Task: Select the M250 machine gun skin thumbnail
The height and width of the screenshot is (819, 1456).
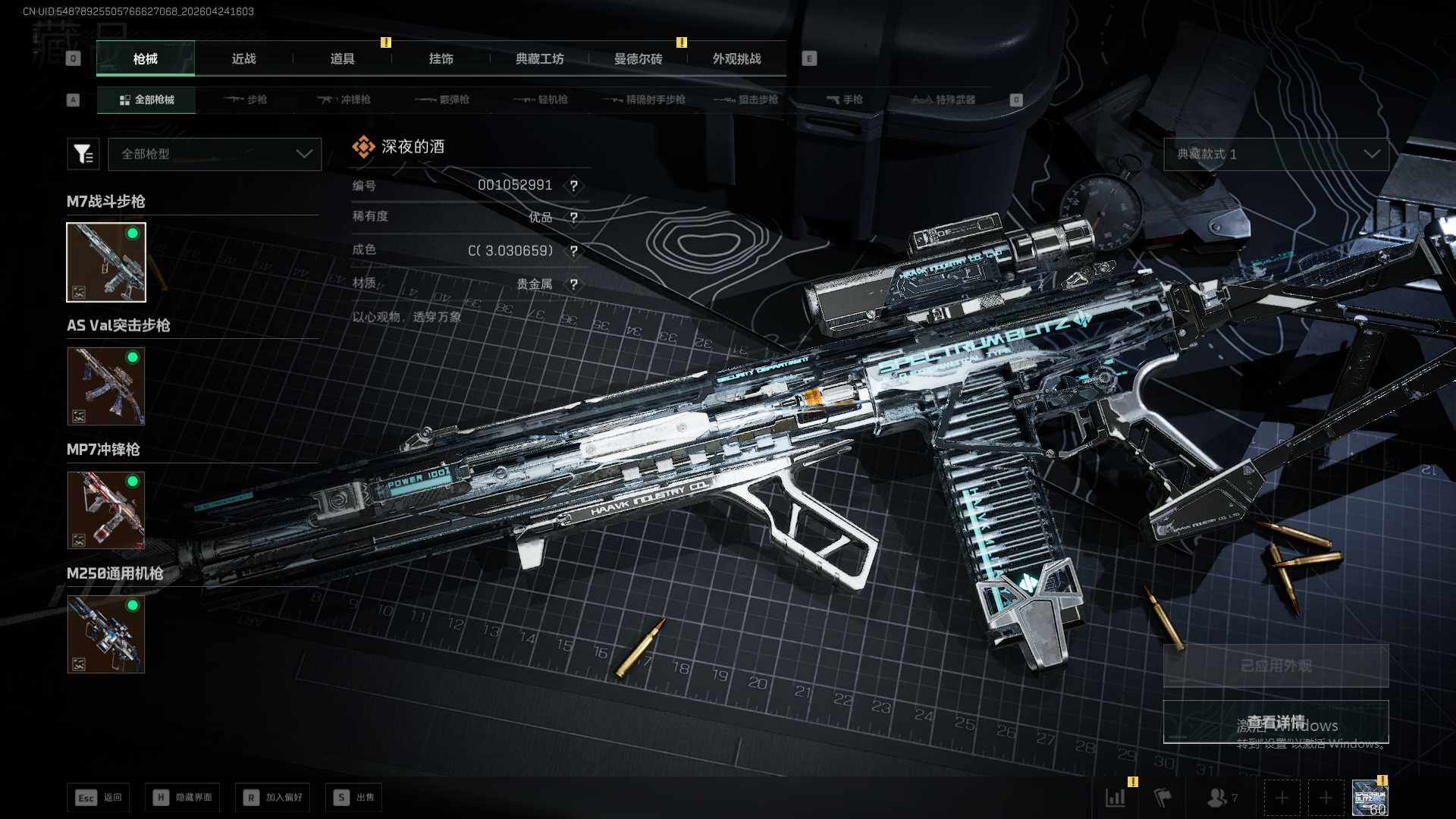Action: (106, 634)
